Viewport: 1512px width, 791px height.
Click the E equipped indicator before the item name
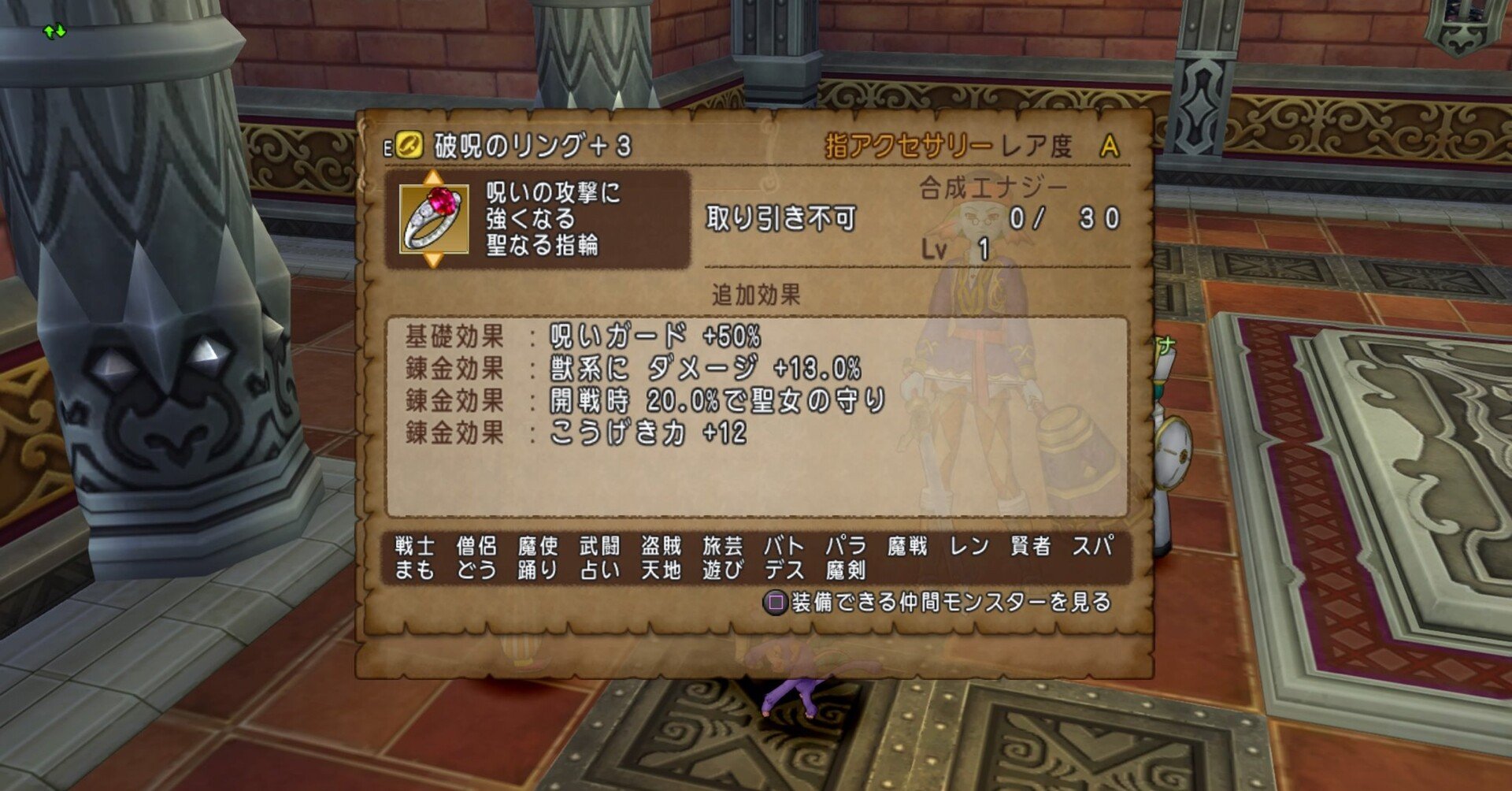tap(387, 146)
